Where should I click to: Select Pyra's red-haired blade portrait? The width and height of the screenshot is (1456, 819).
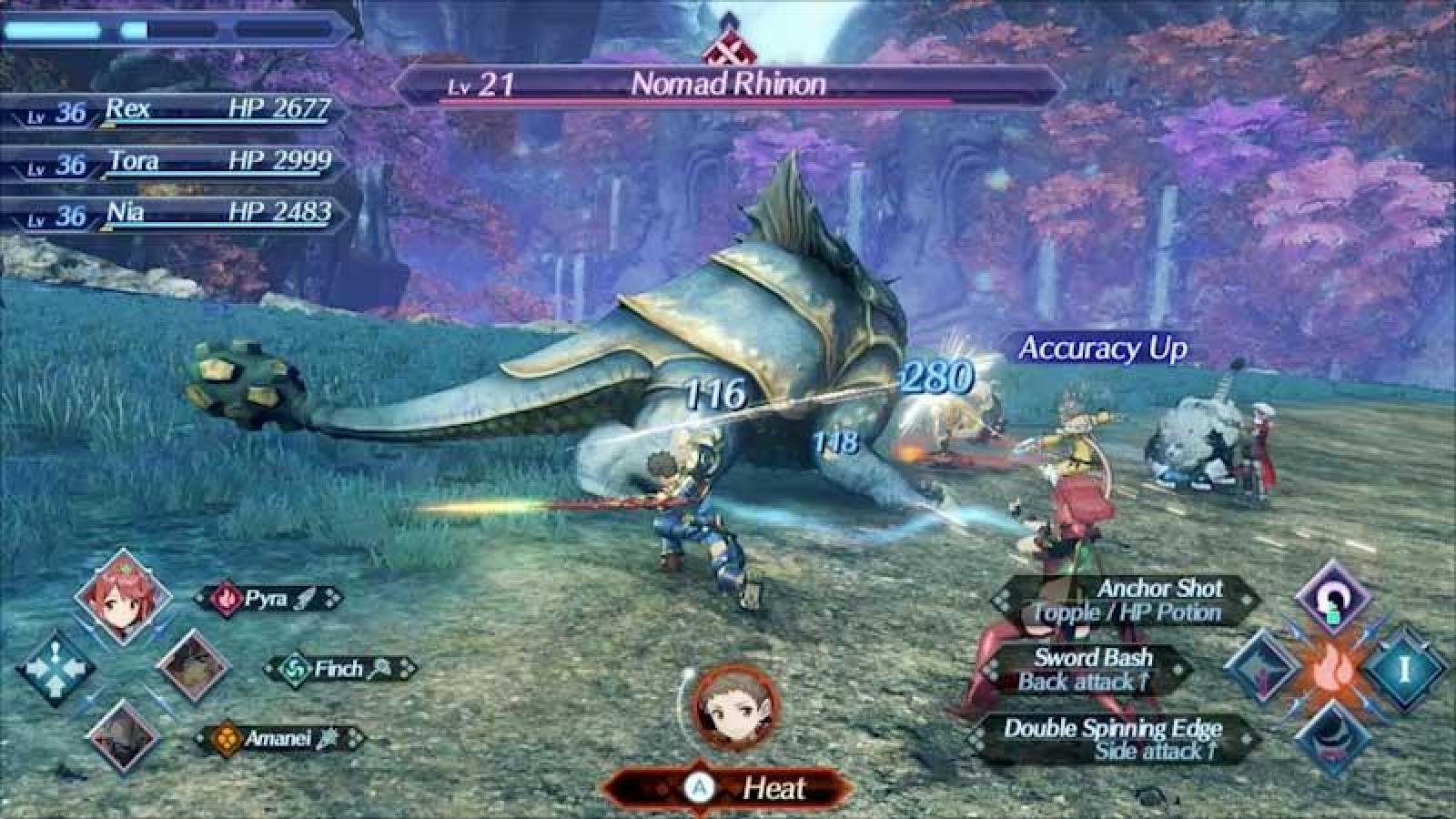coord(123,597)
